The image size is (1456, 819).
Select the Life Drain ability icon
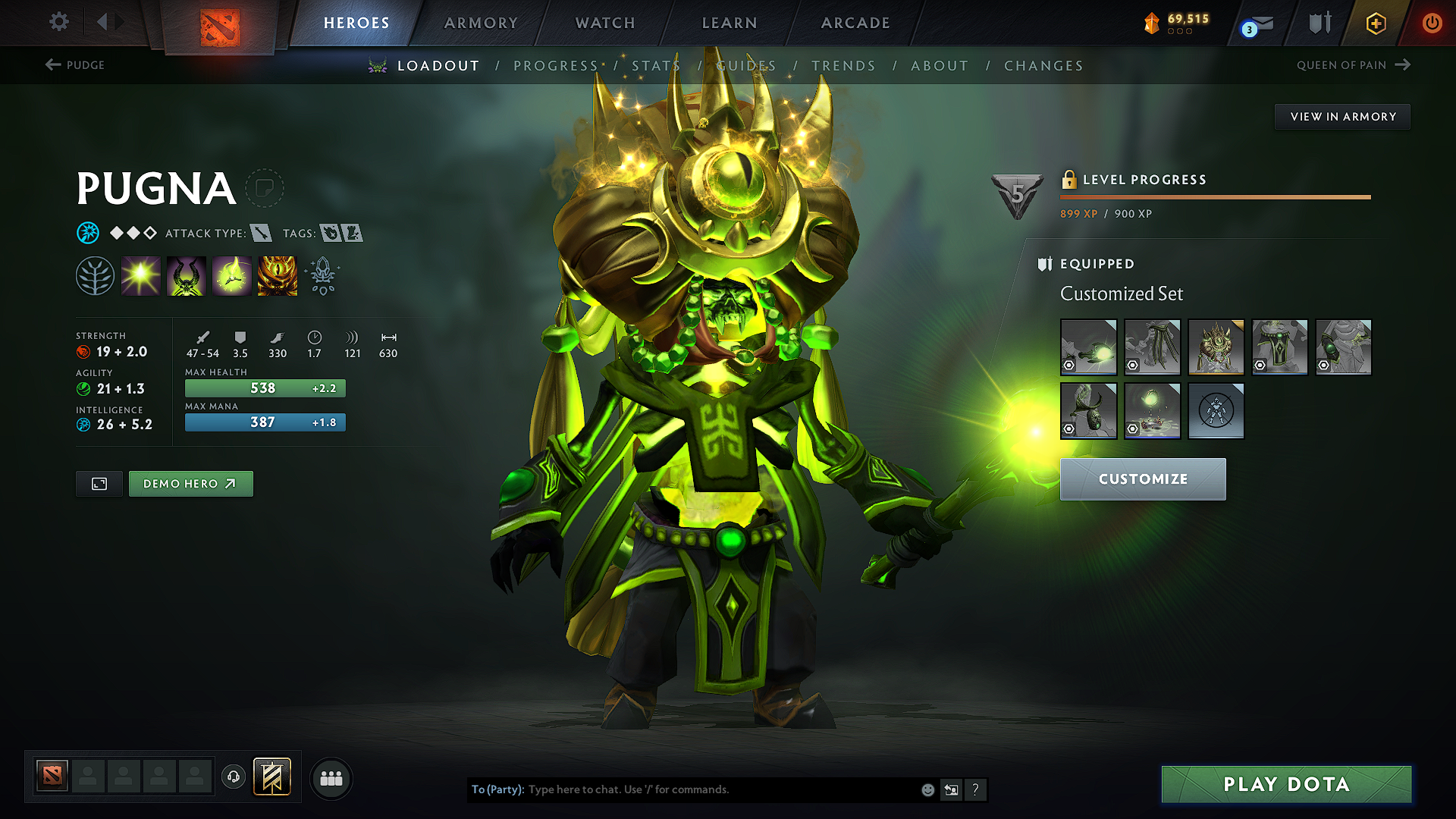(277, 275)
